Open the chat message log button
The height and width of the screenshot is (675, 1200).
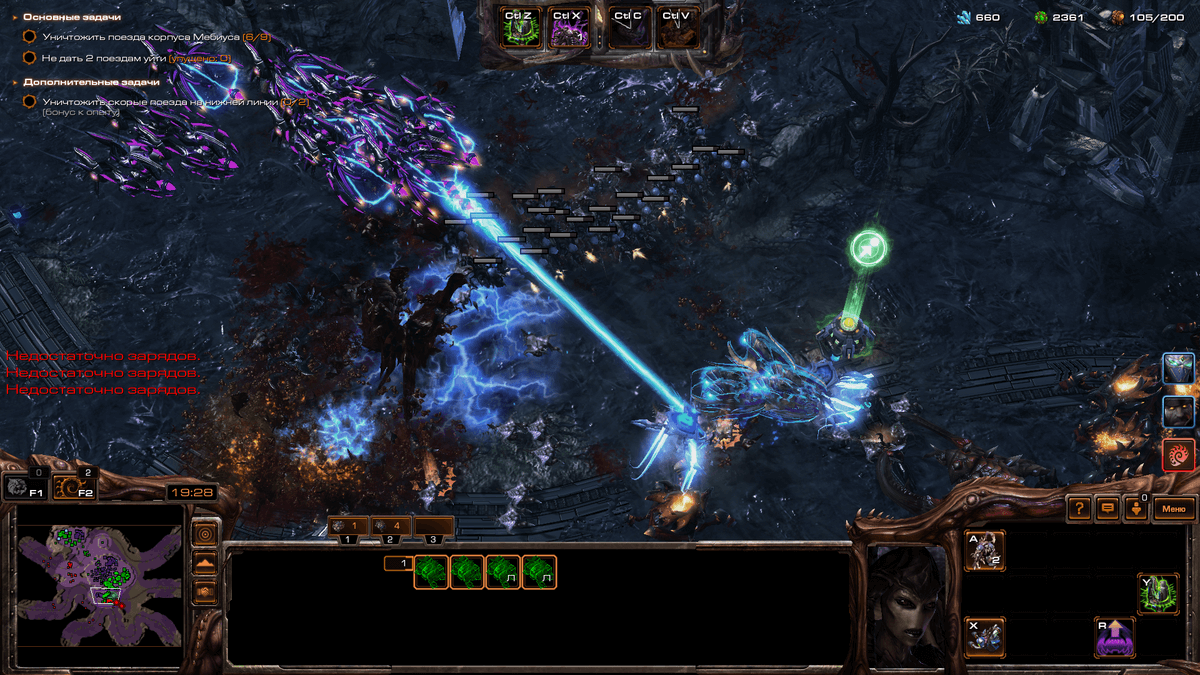[1107, 509]
